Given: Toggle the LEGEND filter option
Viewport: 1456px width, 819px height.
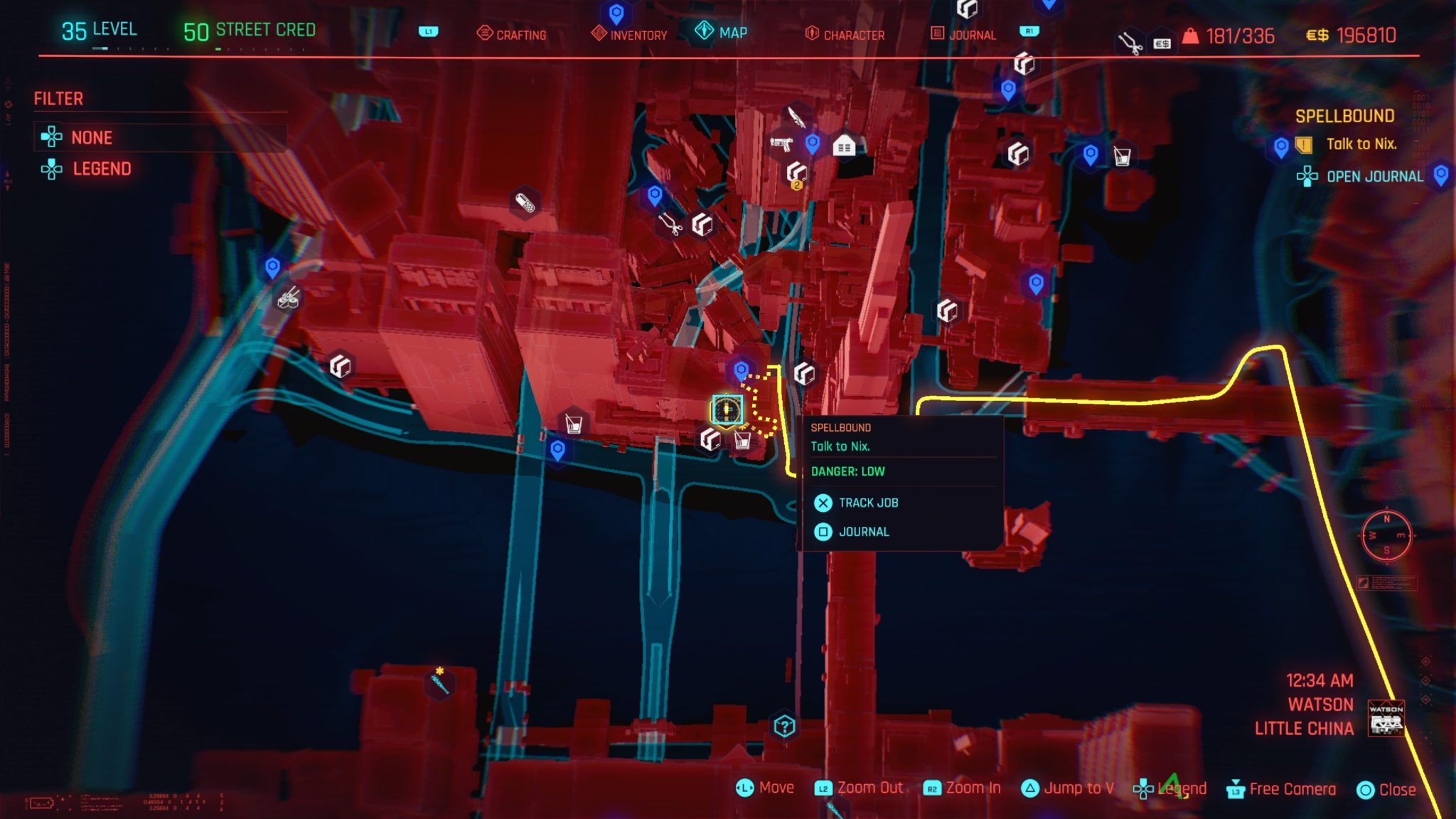Looking at the screenshot, I should coord(102,168).
